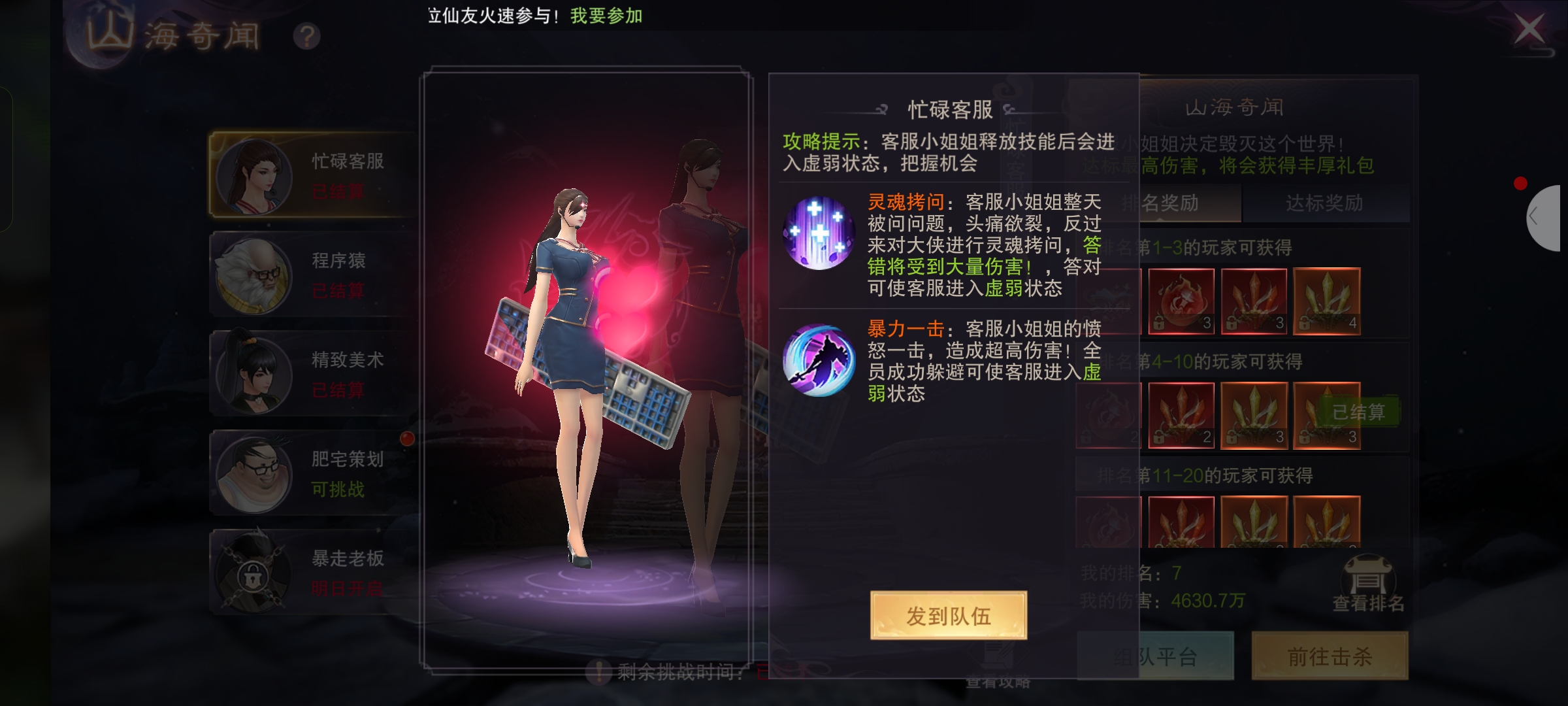Send strategy to team with 发到队伍
The image size is (1568, 706).
[948, 615]
